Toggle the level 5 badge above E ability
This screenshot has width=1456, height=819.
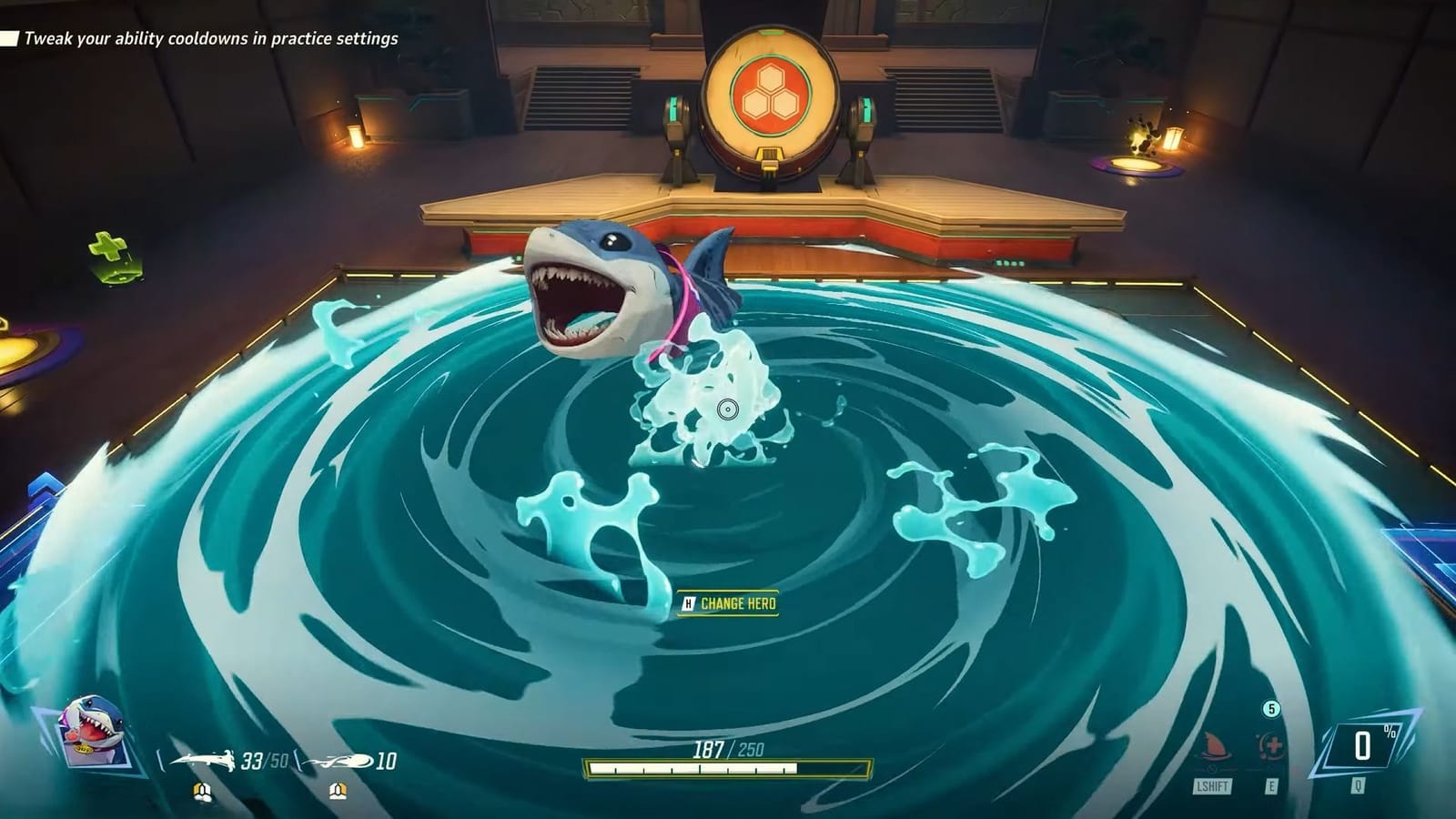(1271, 709)
